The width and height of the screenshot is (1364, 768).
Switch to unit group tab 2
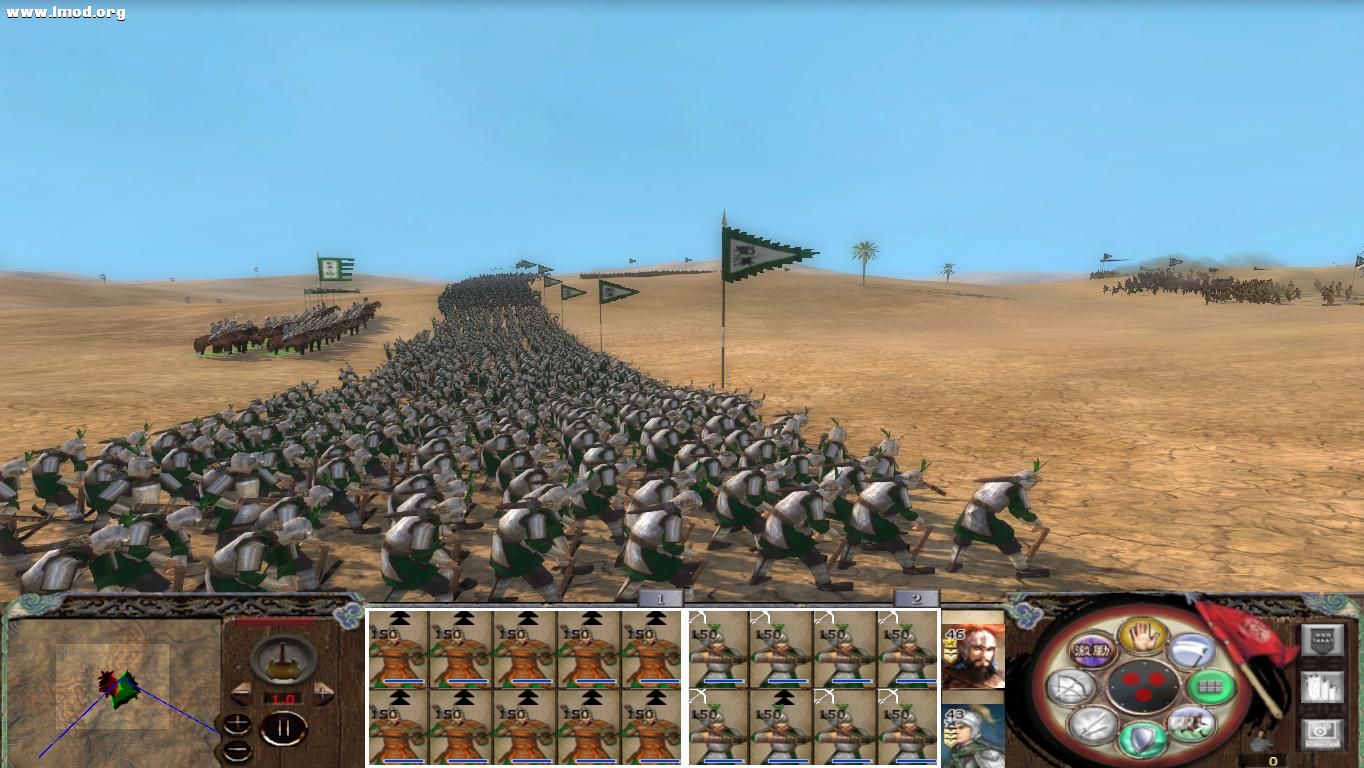[x=916, y=597]
